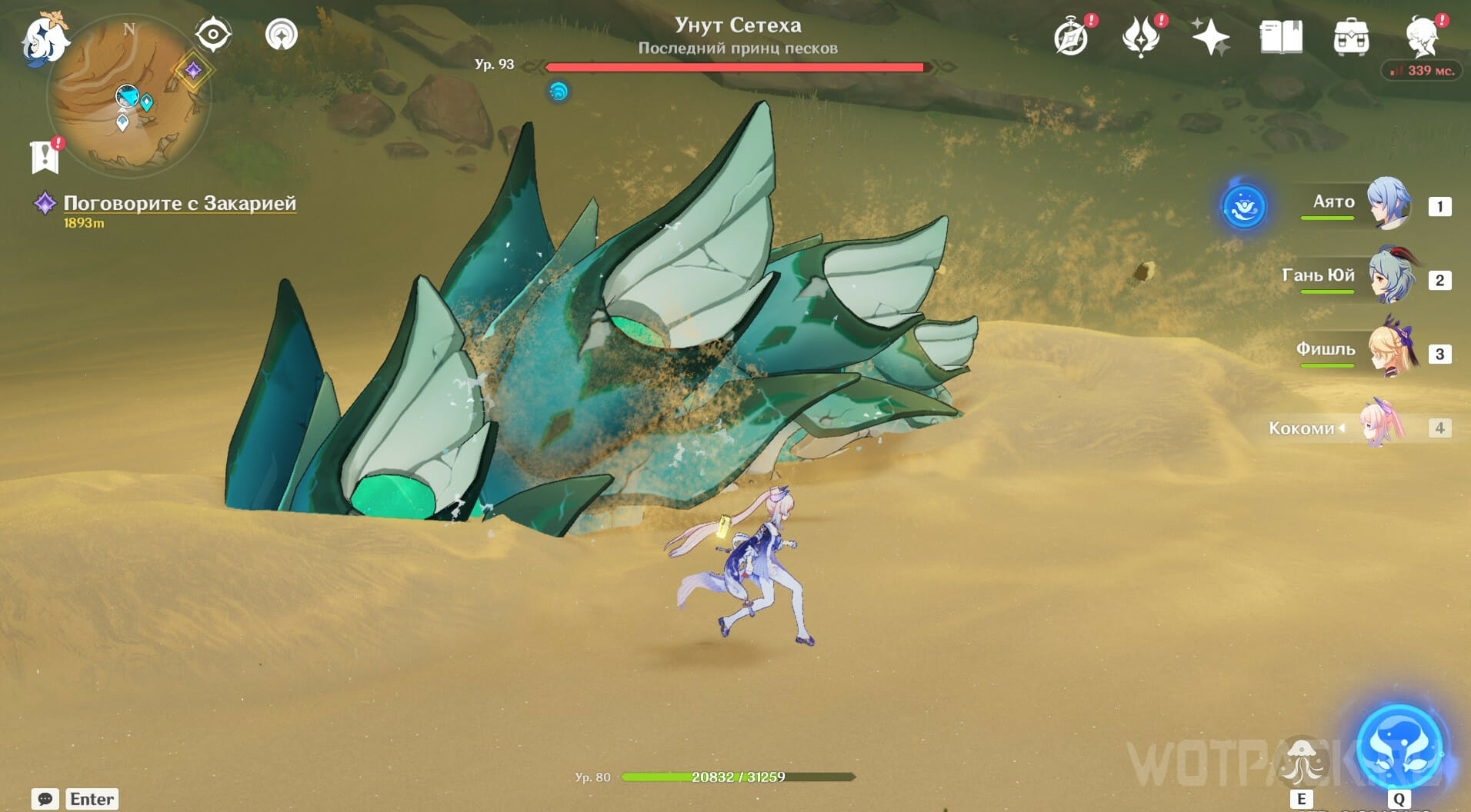Image resolution: width=1471 pixels, height=812 pixels.
Task: Open the adventurer compass events icon
Action: click(x=1071, y=37)
